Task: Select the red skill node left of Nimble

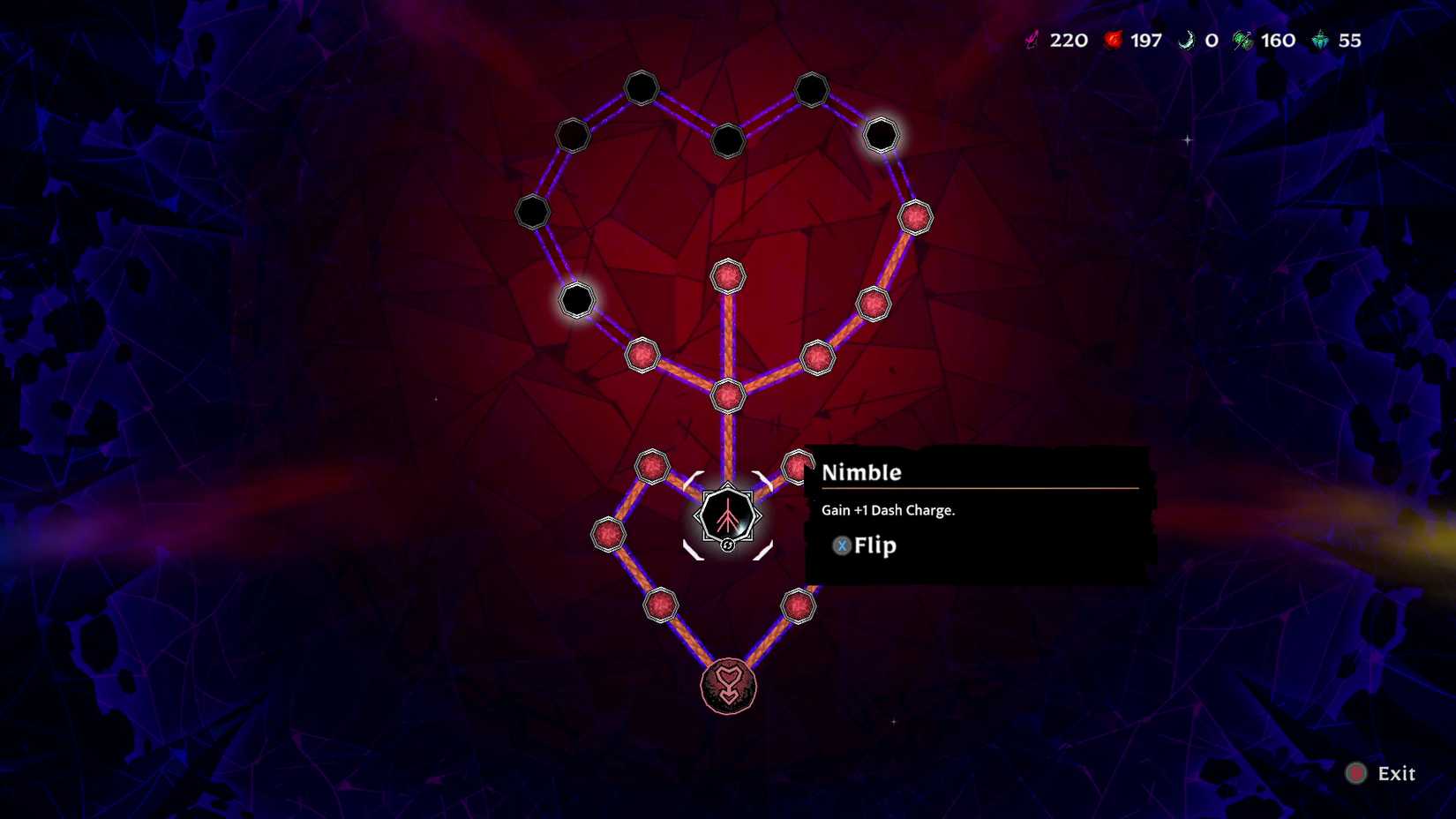Action: (650, 468)
